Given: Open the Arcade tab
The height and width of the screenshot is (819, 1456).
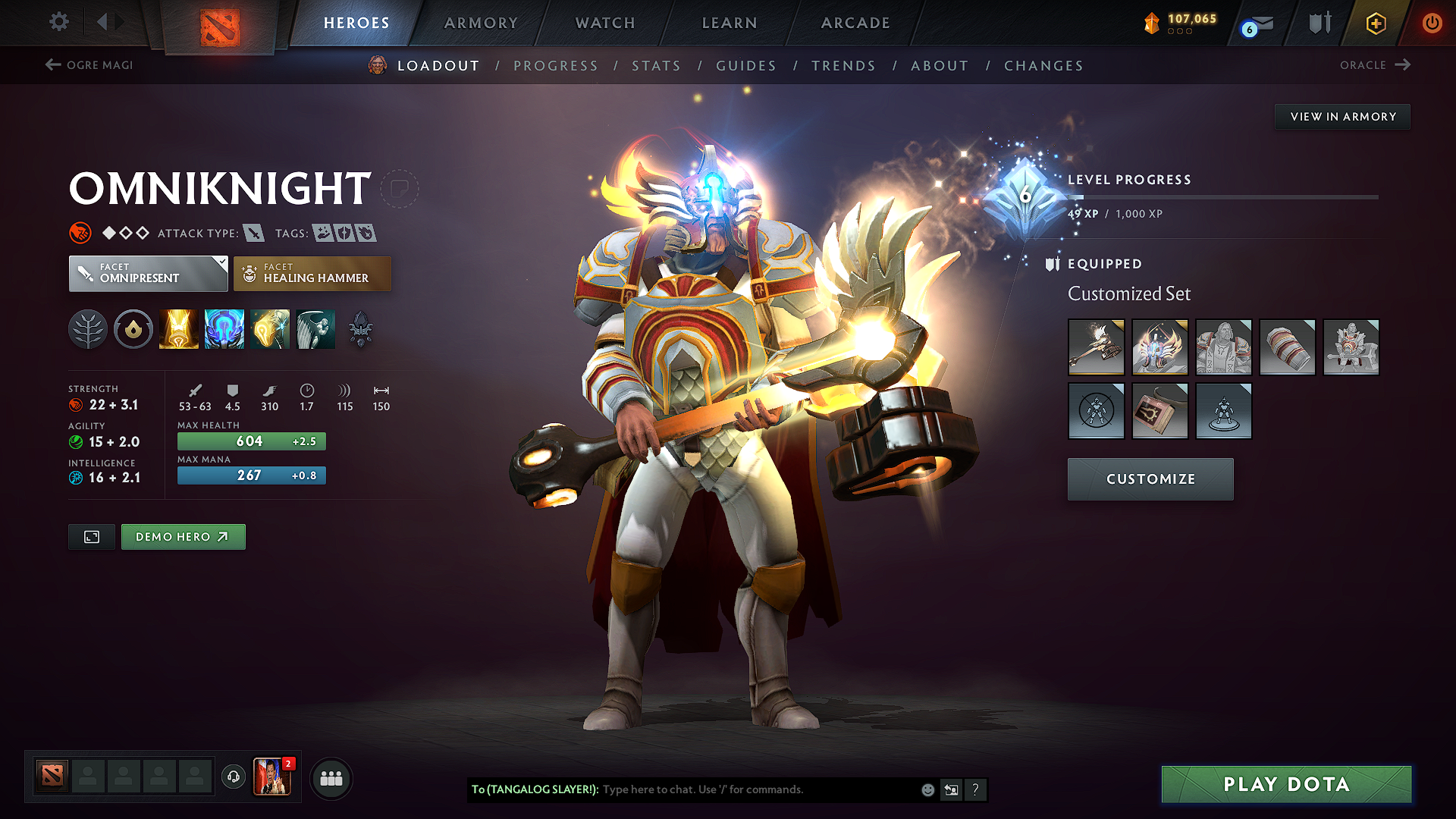Looking at the screenshot, I should [x=855, y=23].
